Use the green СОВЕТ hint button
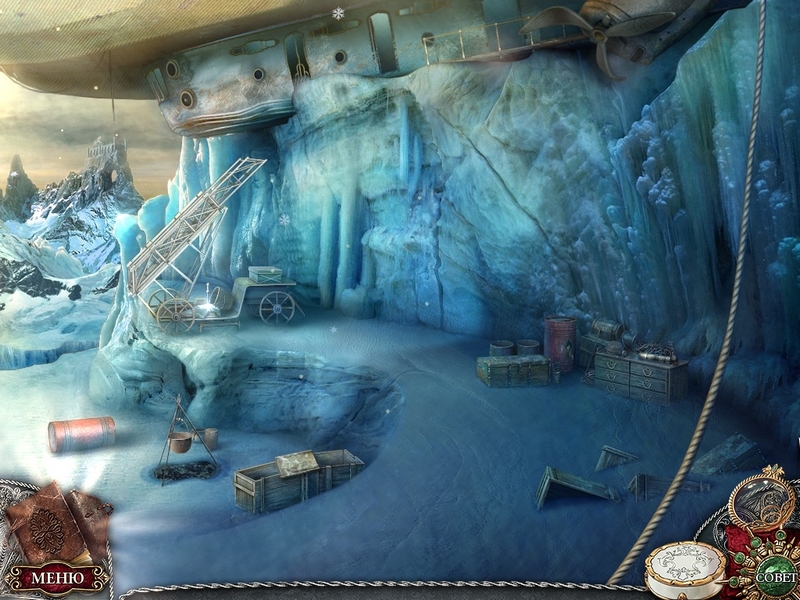 pyautogui.click(x=775, y=577)
